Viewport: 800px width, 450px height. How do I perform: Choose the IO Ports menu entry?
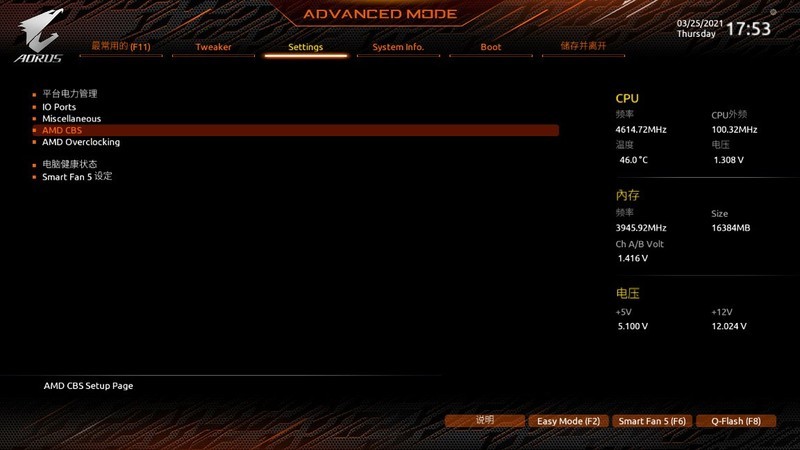tap(59, 107)
